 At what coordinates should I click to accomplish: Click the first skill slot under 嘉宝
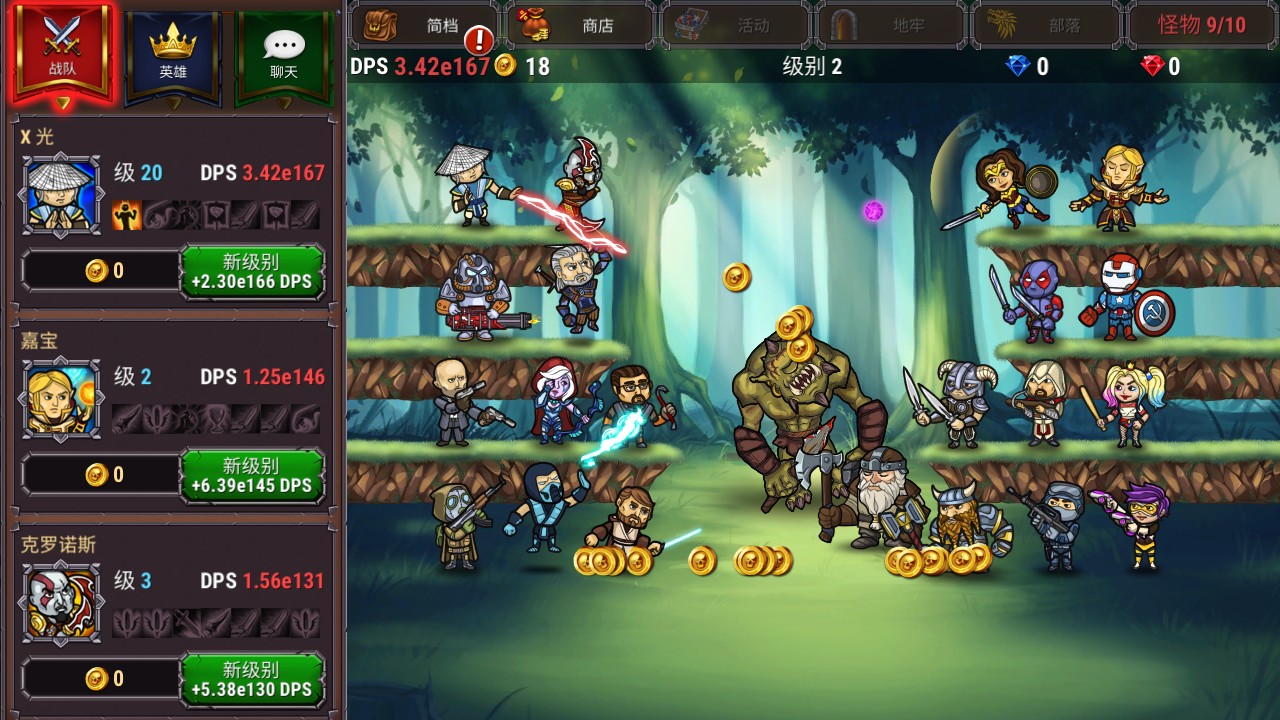tap(125, 416)
